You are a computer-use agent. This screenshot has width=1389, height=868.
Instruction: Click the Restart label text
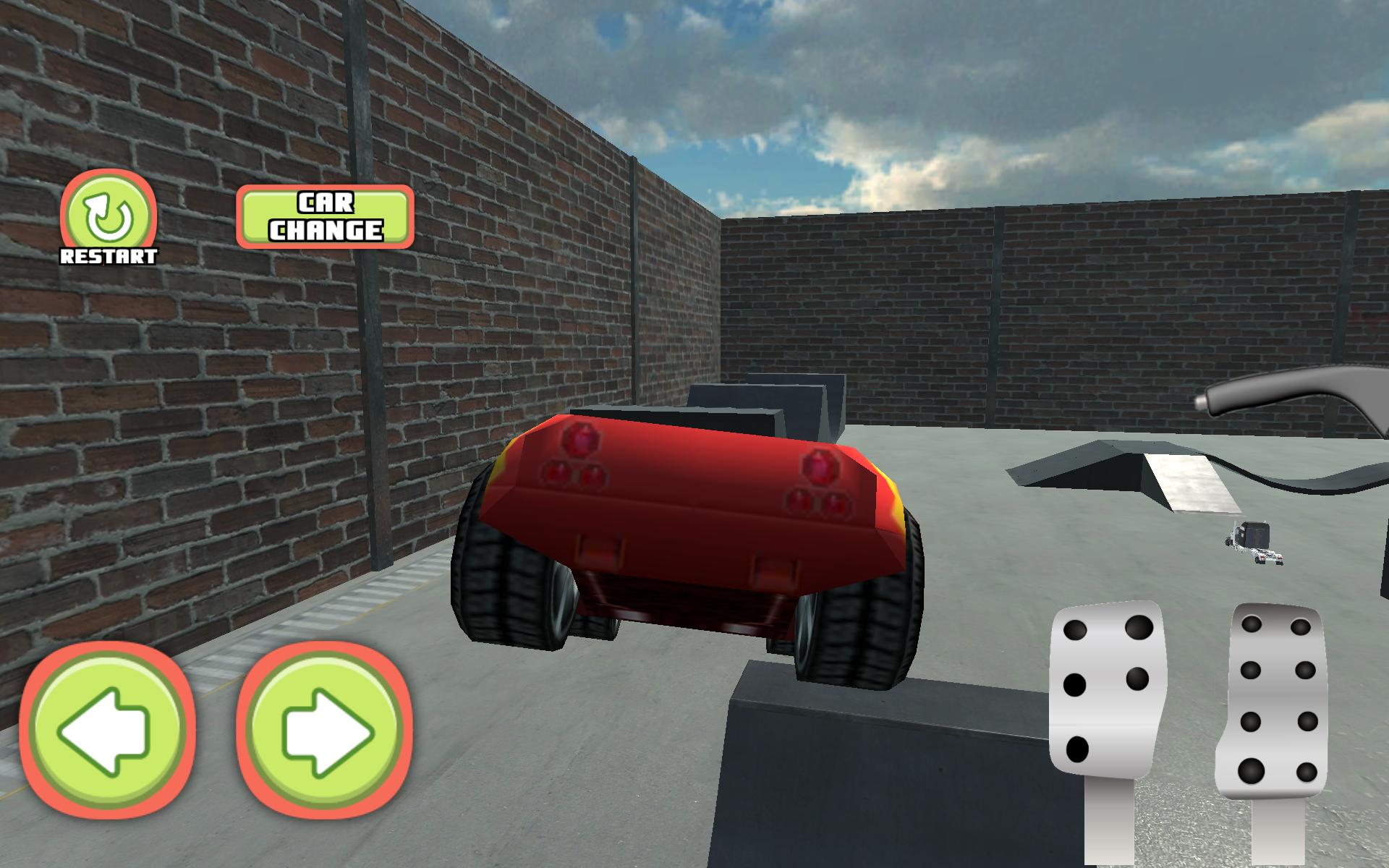tap(107, 255)
